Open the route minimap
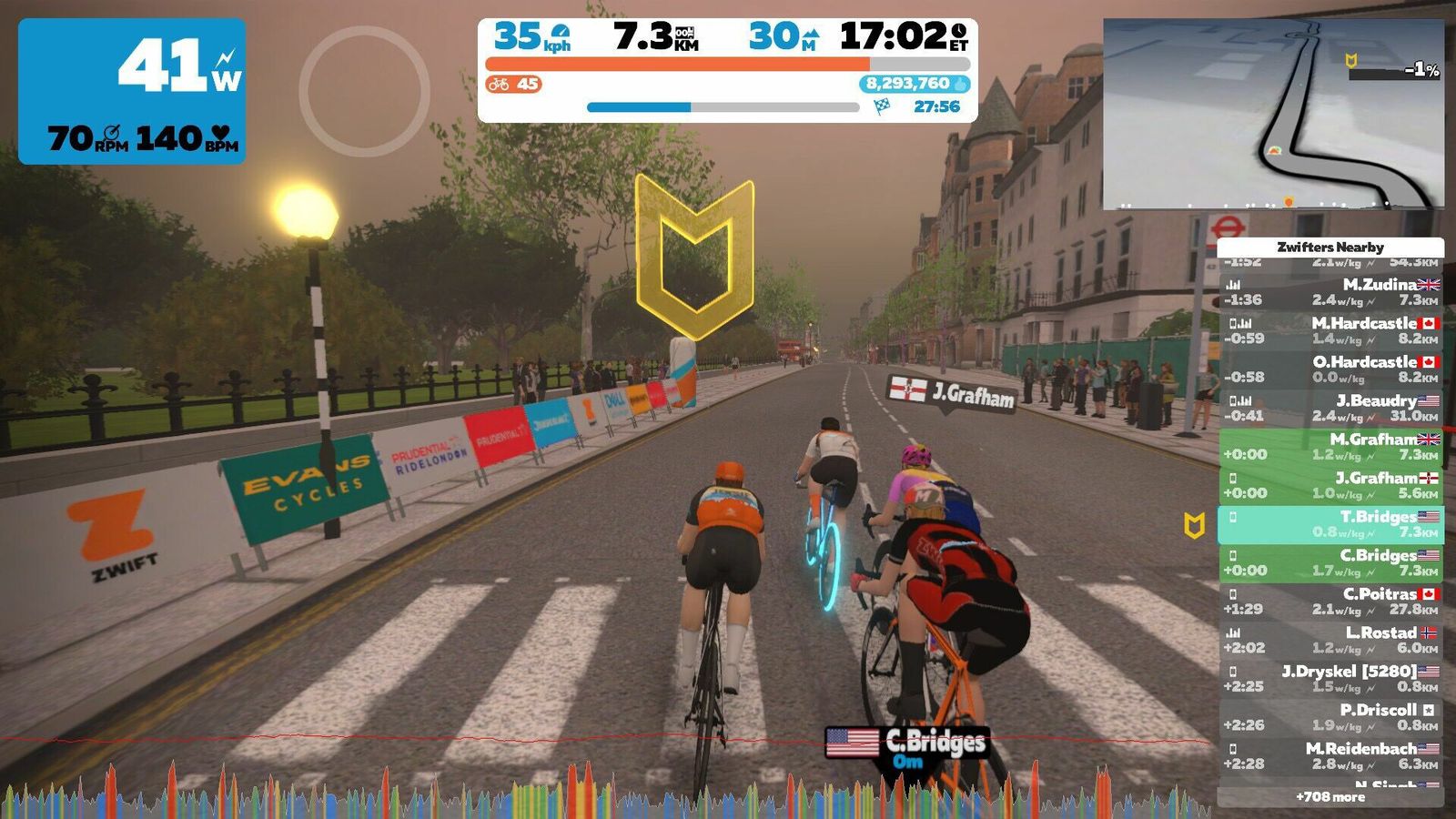 point(1273,114)
